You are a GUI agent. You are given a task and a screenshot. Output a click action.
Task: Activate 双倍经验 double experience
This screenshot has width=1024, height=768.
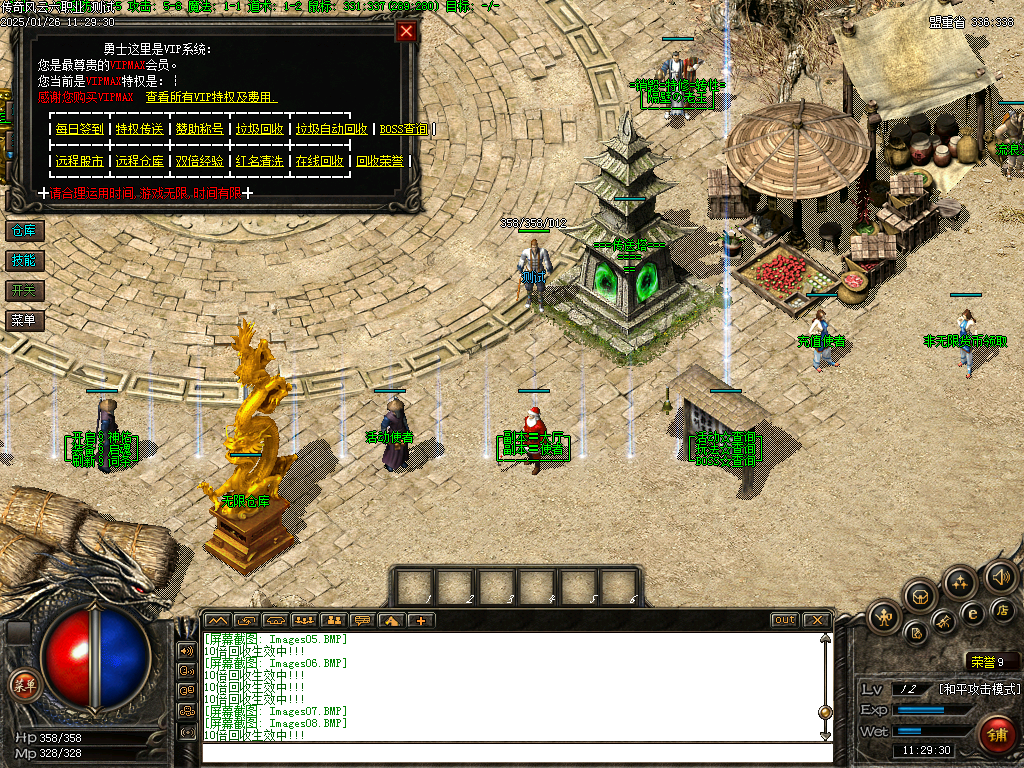(199, 161)
